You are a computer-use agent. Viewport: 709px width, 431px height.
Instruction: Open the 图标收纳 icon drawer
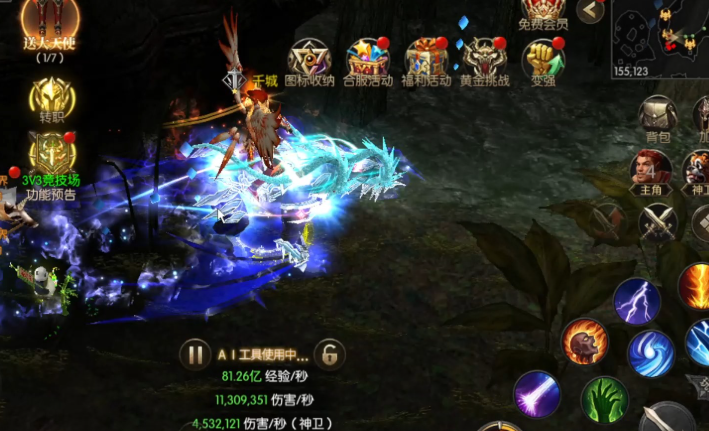(309, 59)
